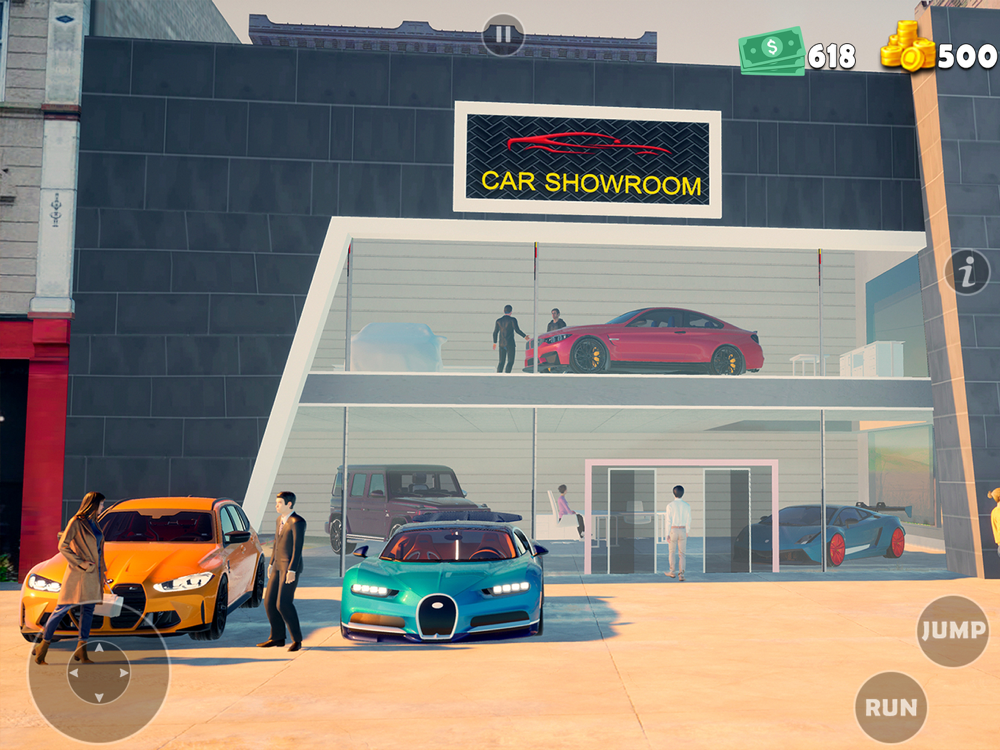This screenshot has width=1000, height=750.
Task: Tap the virtual movement joystick
Action: click(98, 673)
